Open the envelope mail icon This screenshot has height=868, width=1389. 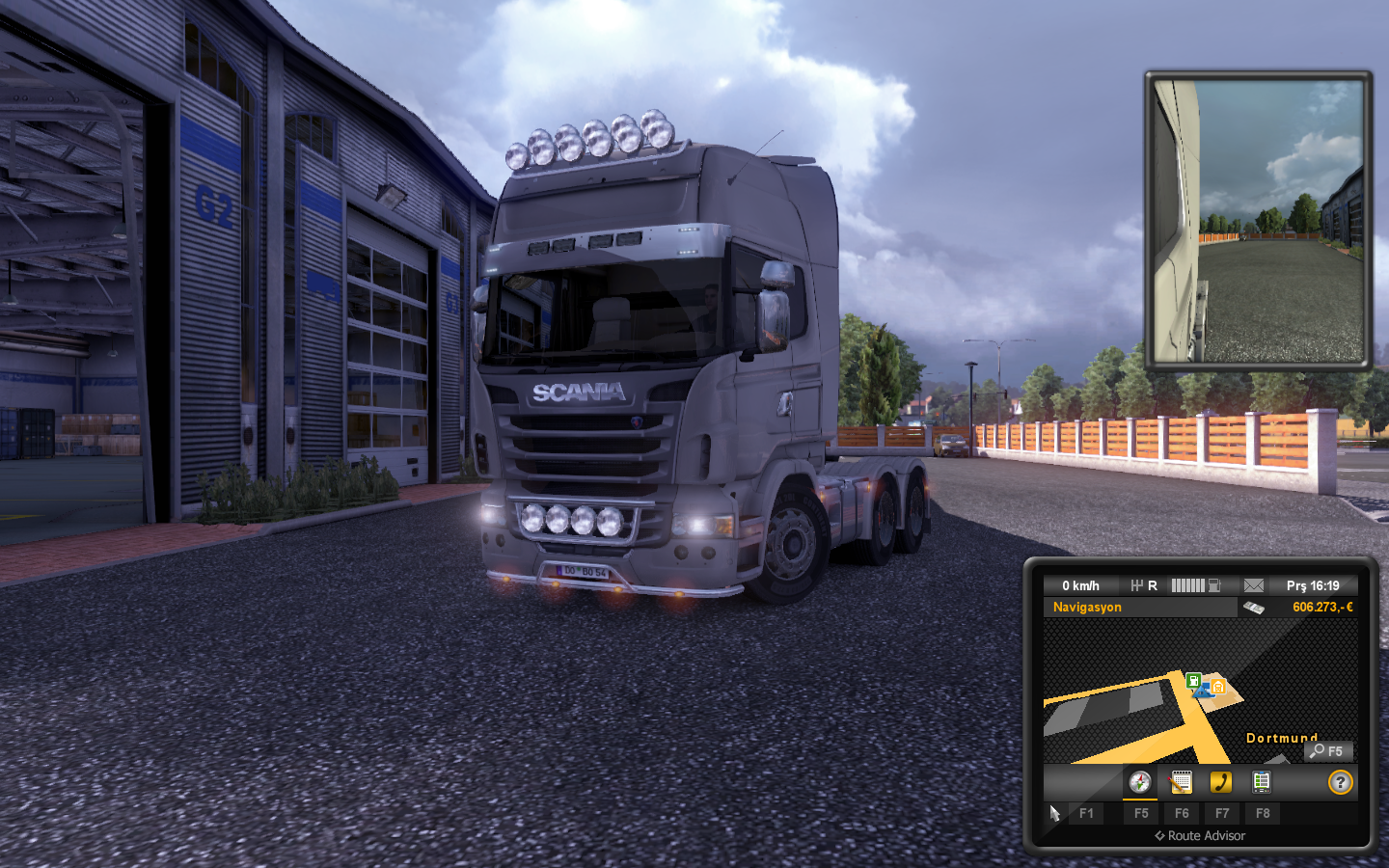tap(1253, 585)
